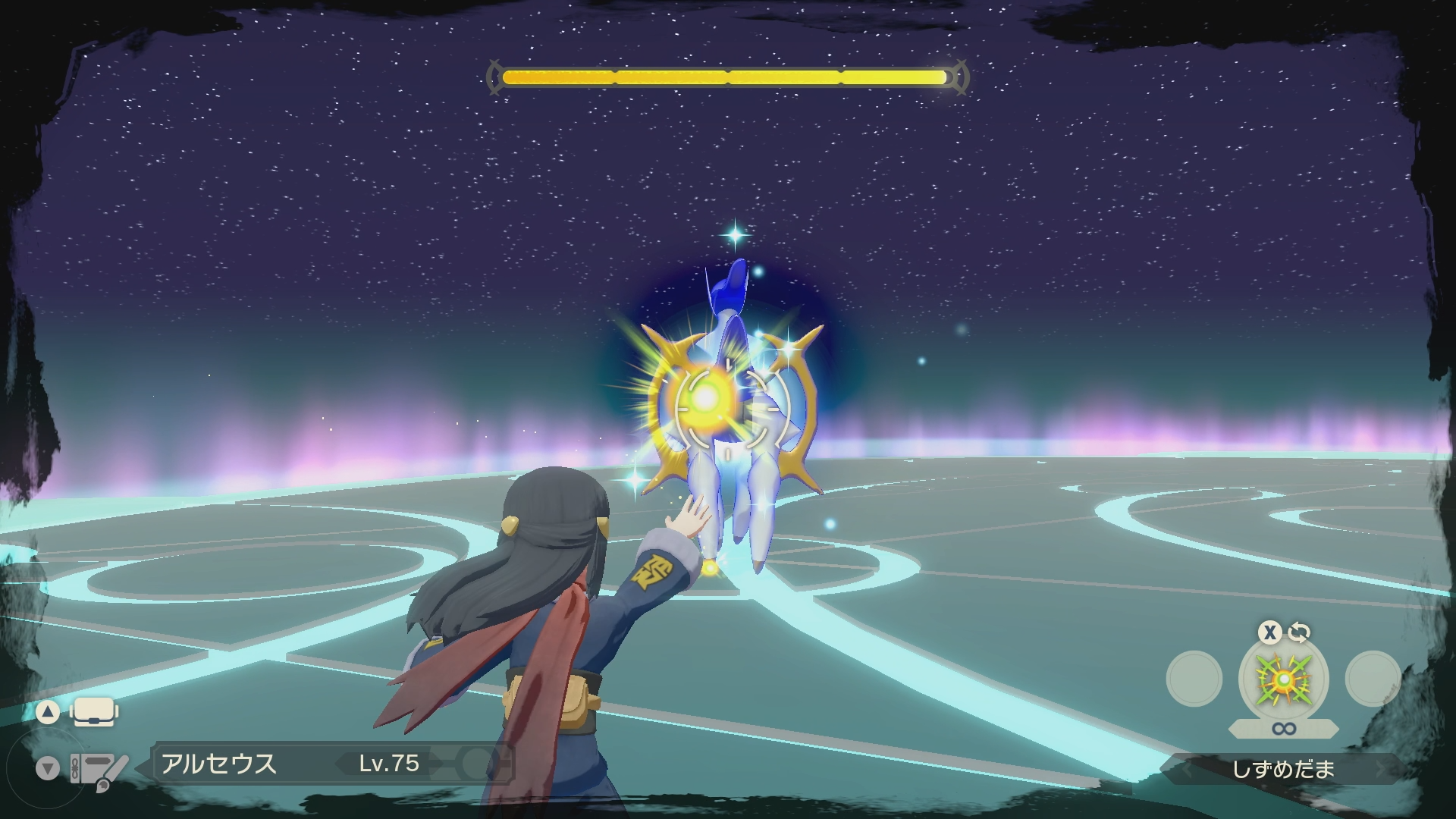Screen dimensions: 1456x819
Task: Tap the swap arrows icon above the balm
Action: 1299,632
